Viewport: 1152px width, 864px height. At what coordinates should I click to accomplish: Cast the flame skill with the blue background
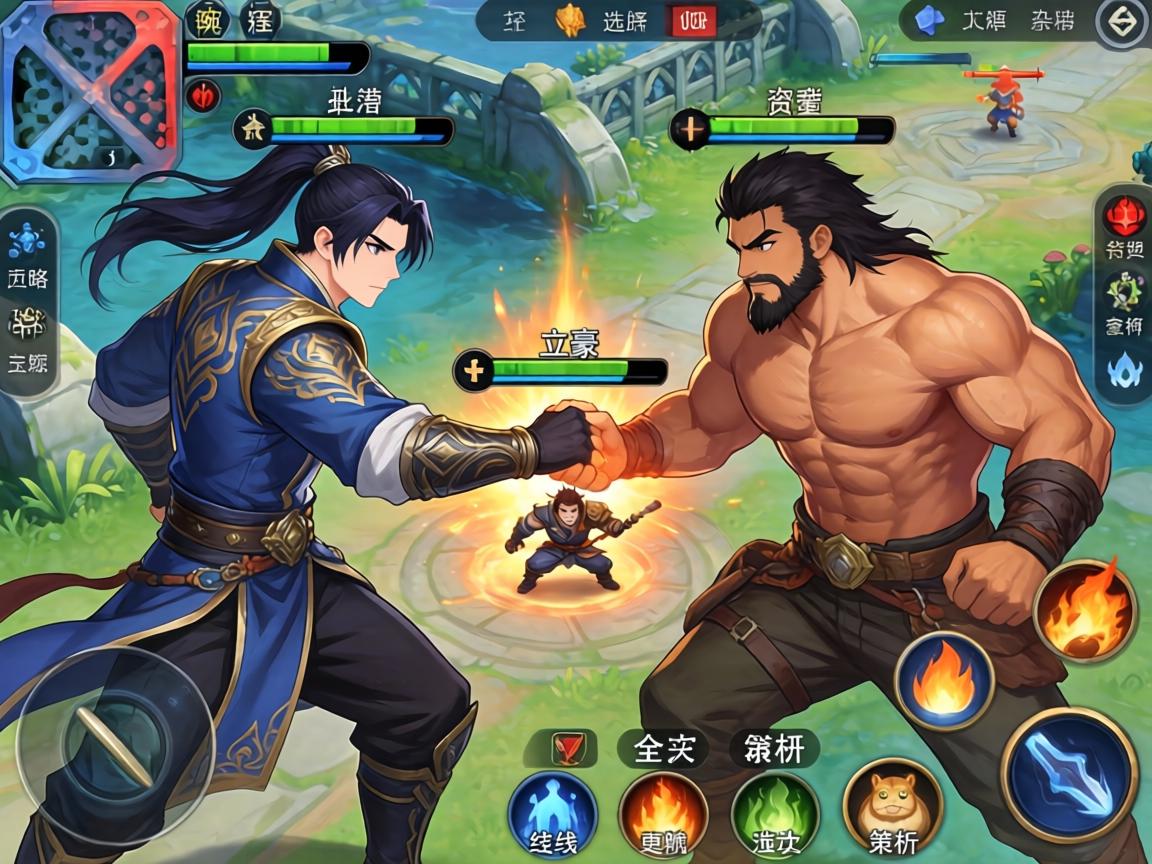[943, 681]
